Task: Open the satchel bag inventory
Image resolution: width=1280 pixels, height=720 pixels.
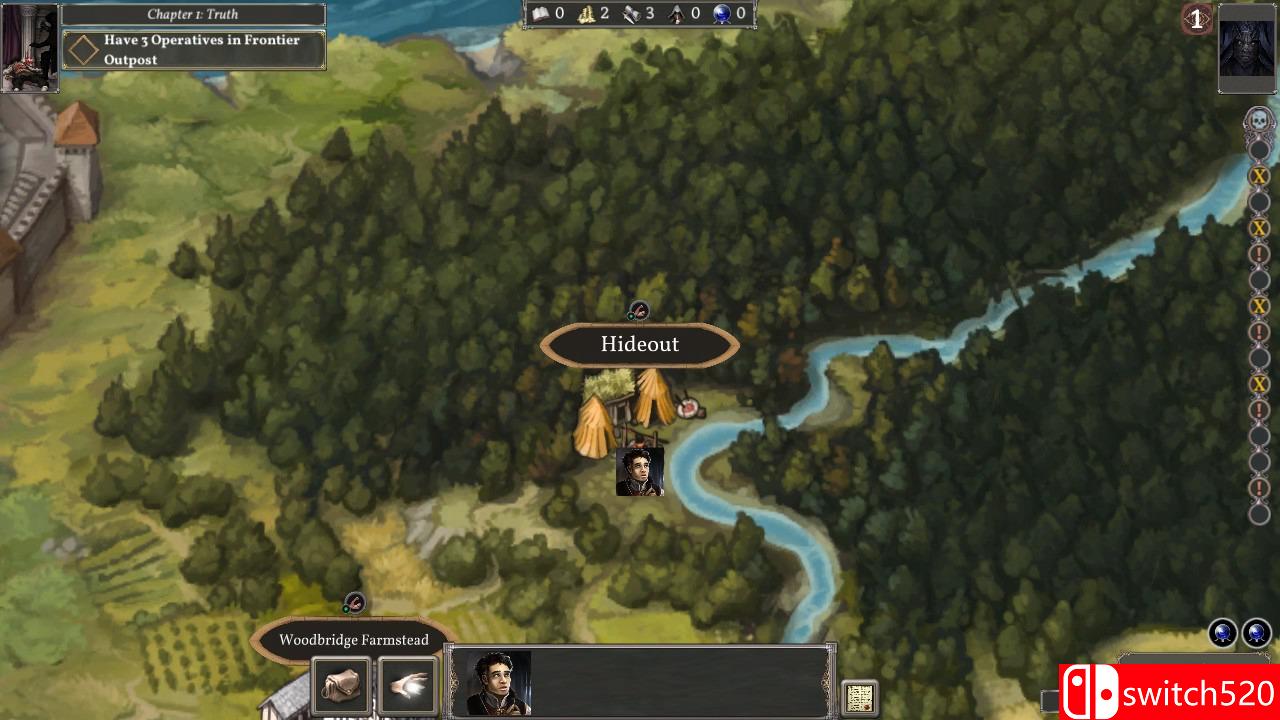Action: [342, 686]
